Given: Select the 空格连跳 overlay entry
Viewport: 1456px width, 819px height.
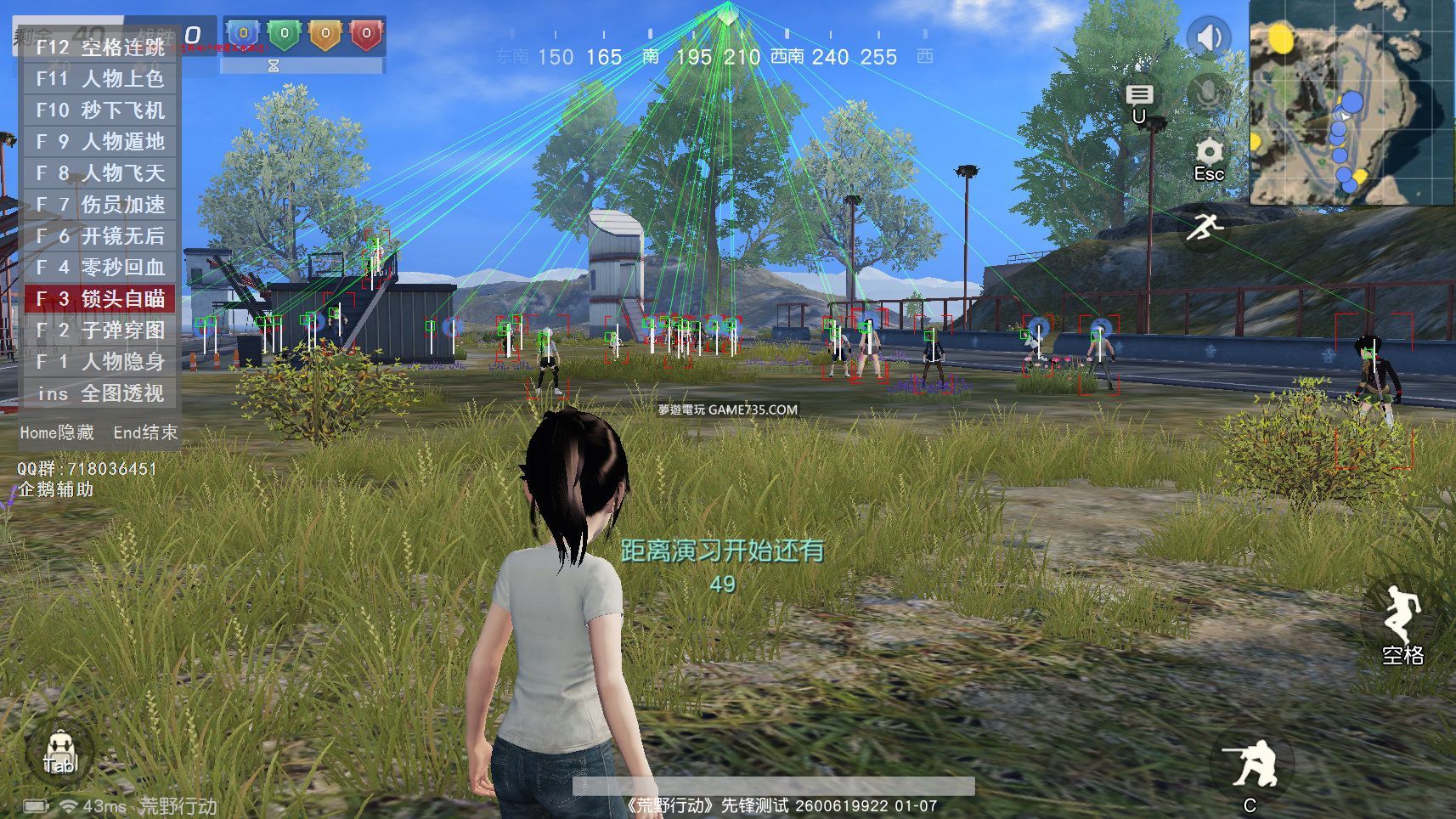Looking at the screenshot, I should pyautogui.click(x=100, y=48).
